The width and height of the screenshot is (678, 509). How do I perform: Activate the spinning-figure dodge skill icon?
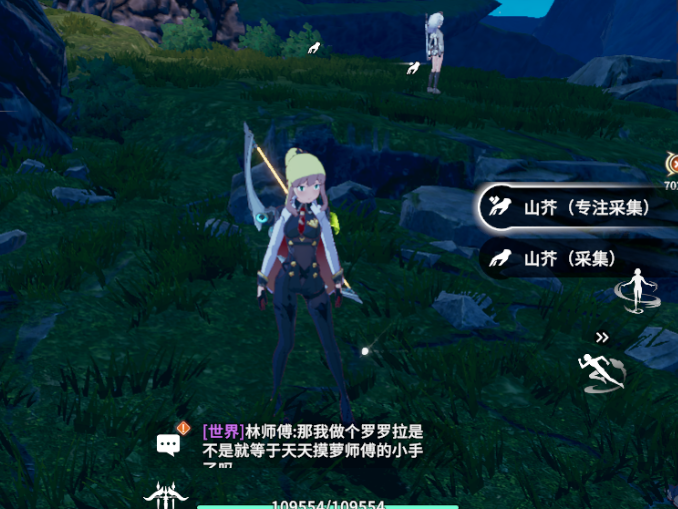(638, 289)
